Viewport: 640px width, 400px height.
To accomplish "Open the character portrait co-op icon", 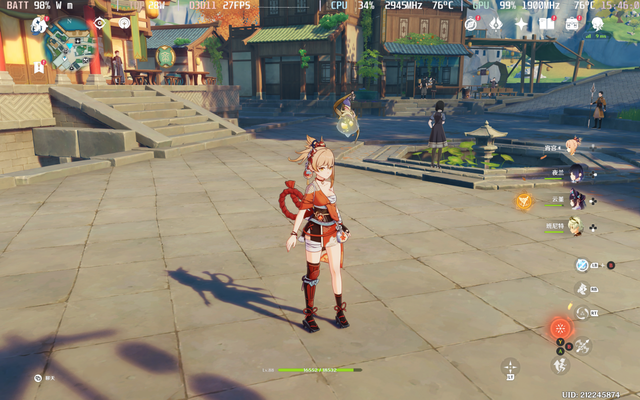I will [597, 23].
